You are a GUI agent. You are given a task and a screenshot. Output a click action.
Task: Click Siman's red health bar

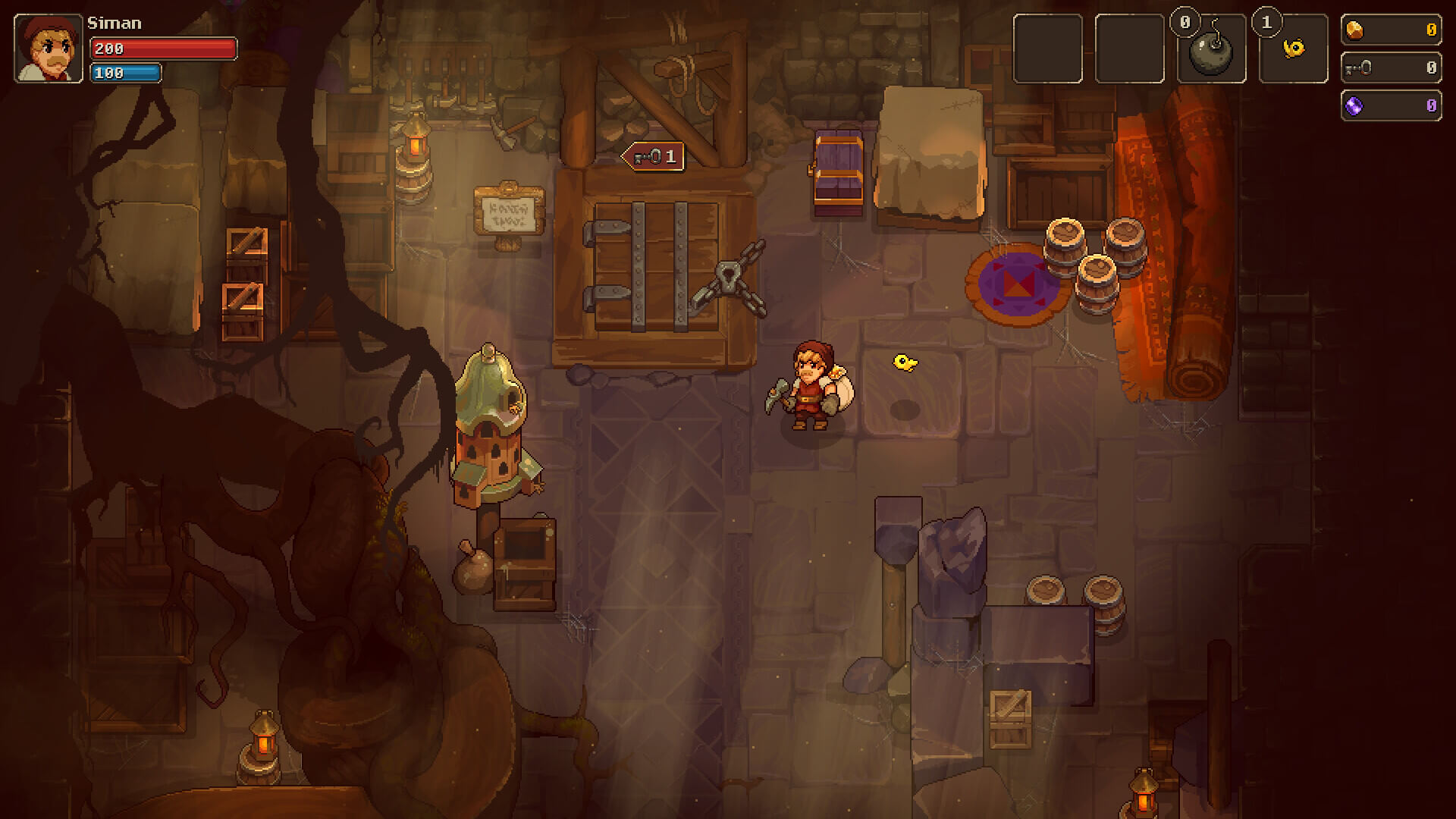coord(161,48)
